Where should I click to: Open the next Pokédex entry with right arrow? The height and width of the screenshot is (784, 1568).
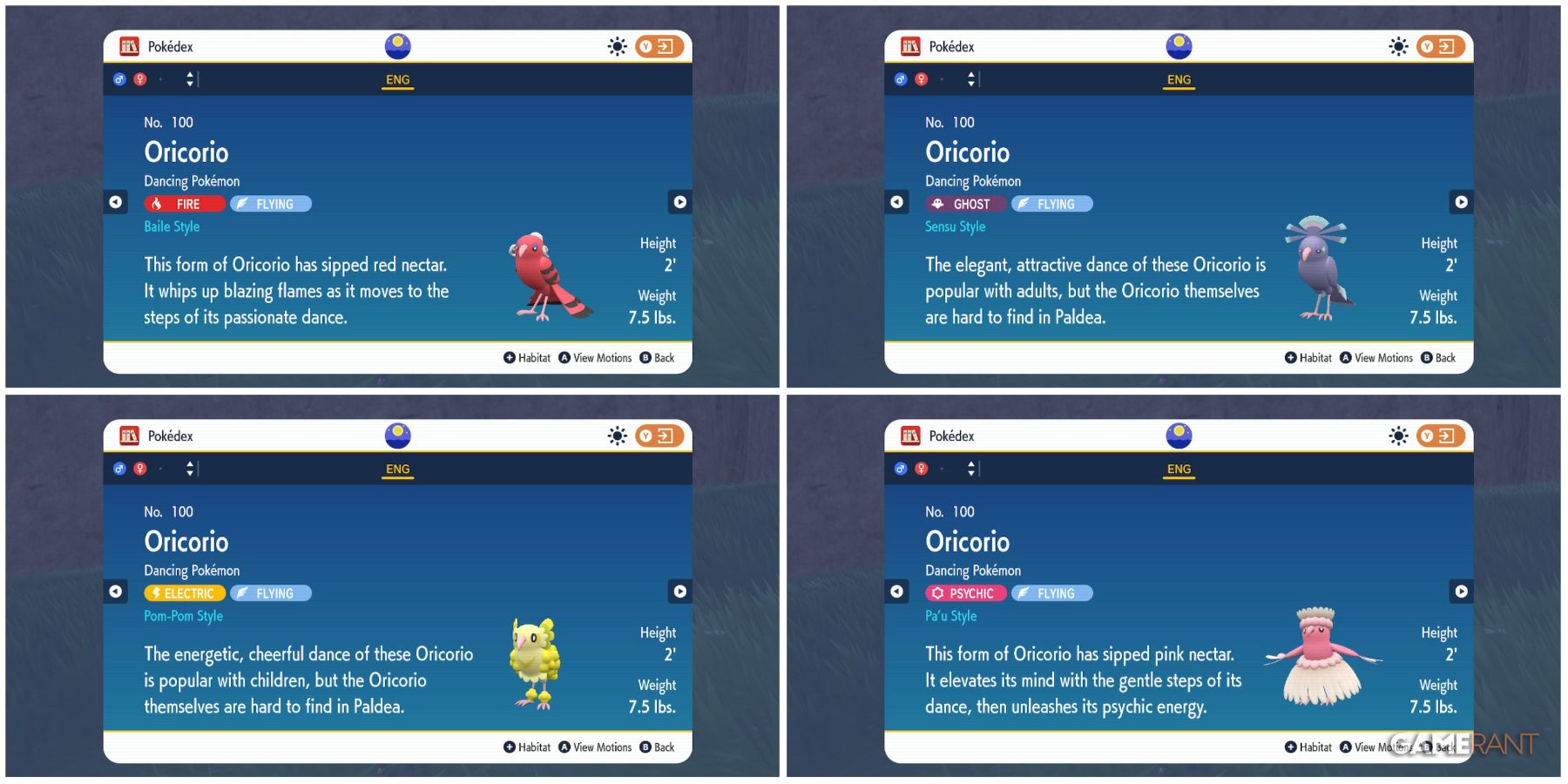680,202
